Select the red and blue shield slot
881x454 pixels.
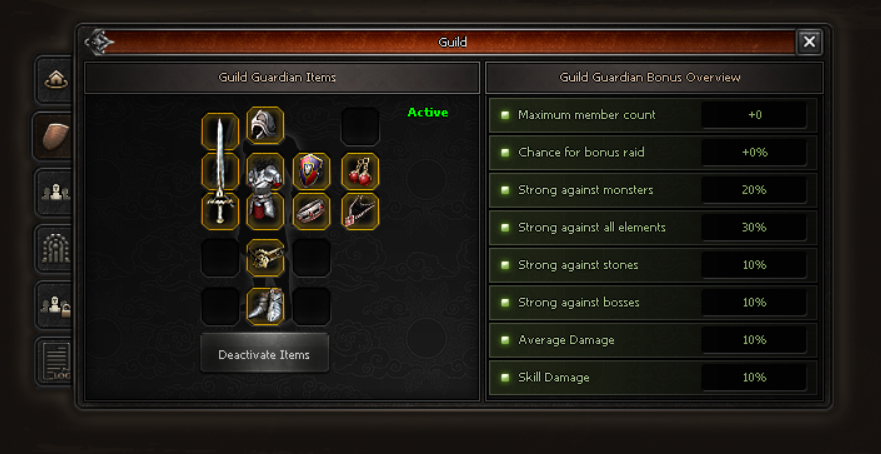point(311,172)
